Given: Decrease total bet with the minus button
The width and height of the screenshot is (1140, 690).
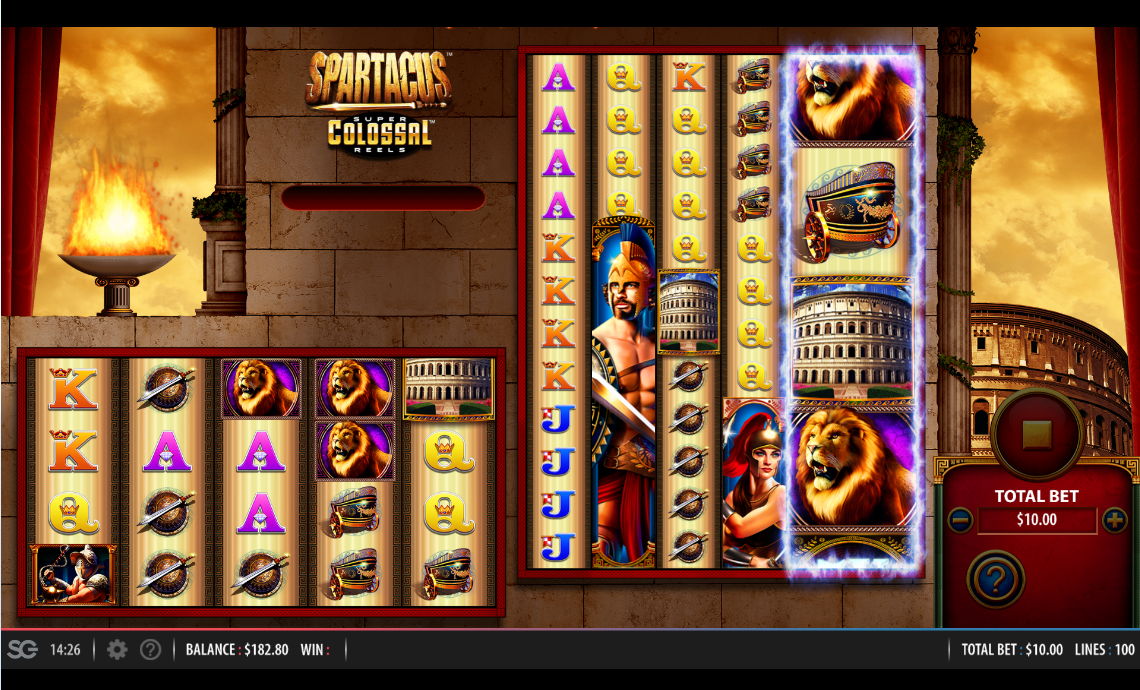Looking at the screenshot, I should click(959, 520).
